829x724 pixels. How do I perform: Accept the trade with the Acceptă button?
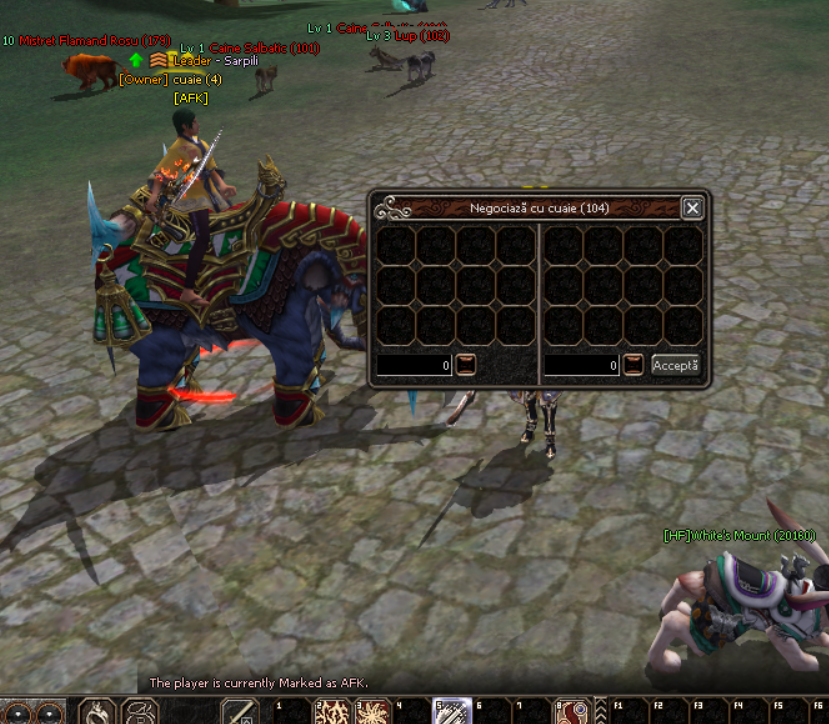click(x=676, y=365)
